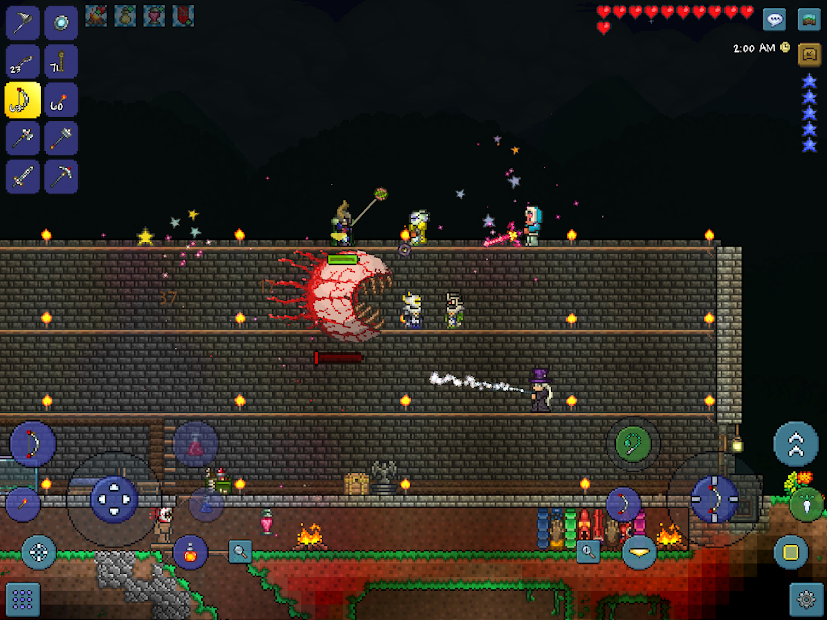Tap the campfire buff icon
Screen dimensions: 827x620
pos(96,15)
